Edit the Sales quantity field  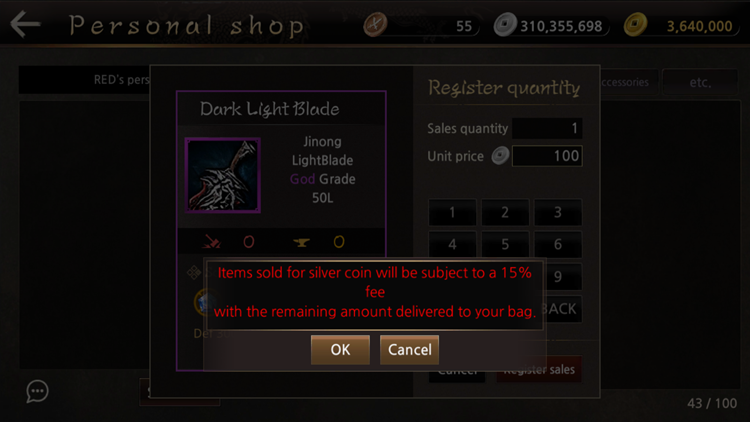546,128
